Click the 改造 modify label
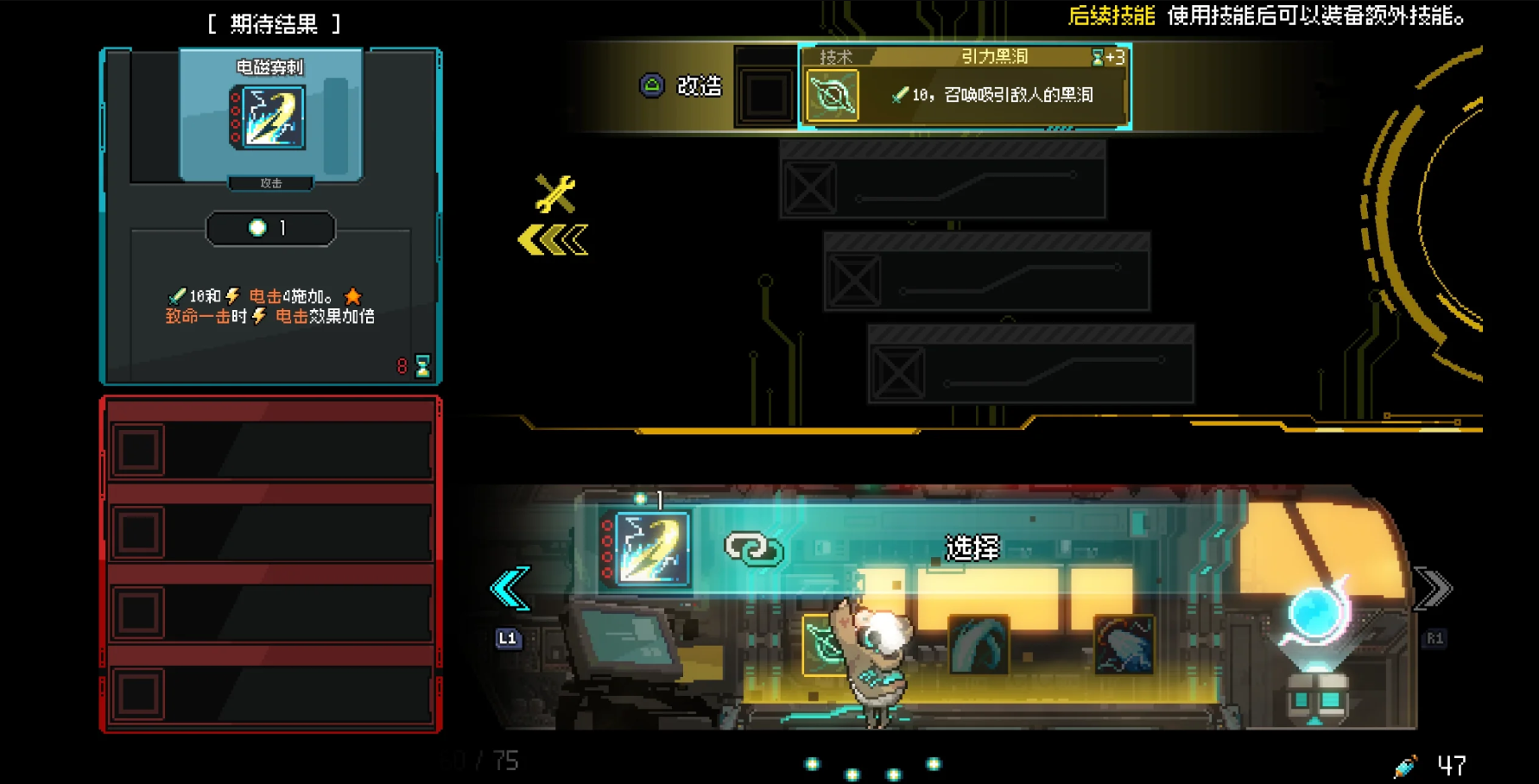This screenshot has height=784, width=1539. click(x=699, y=86)
